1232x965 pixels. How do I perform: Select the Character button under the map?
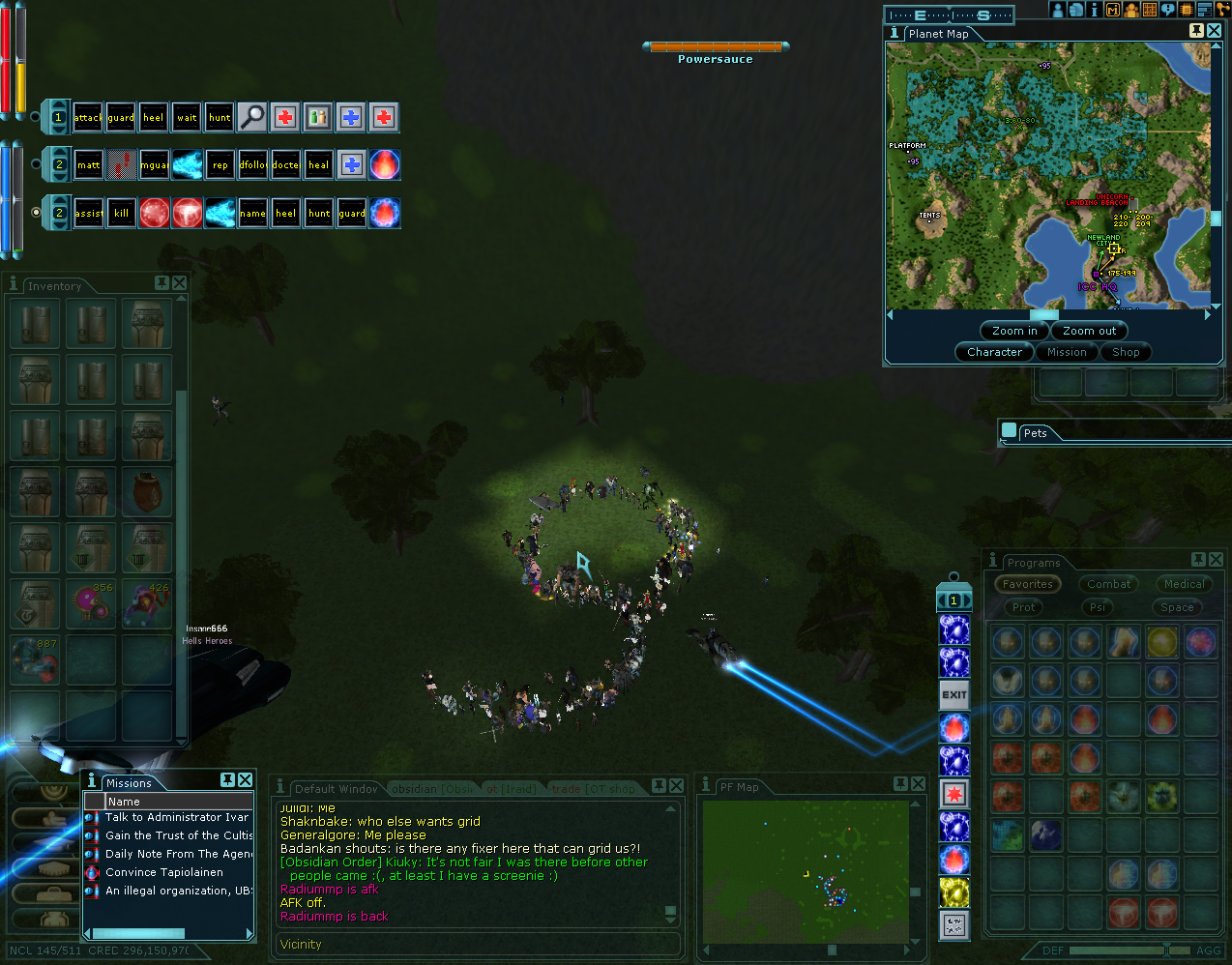click(993, 352)
